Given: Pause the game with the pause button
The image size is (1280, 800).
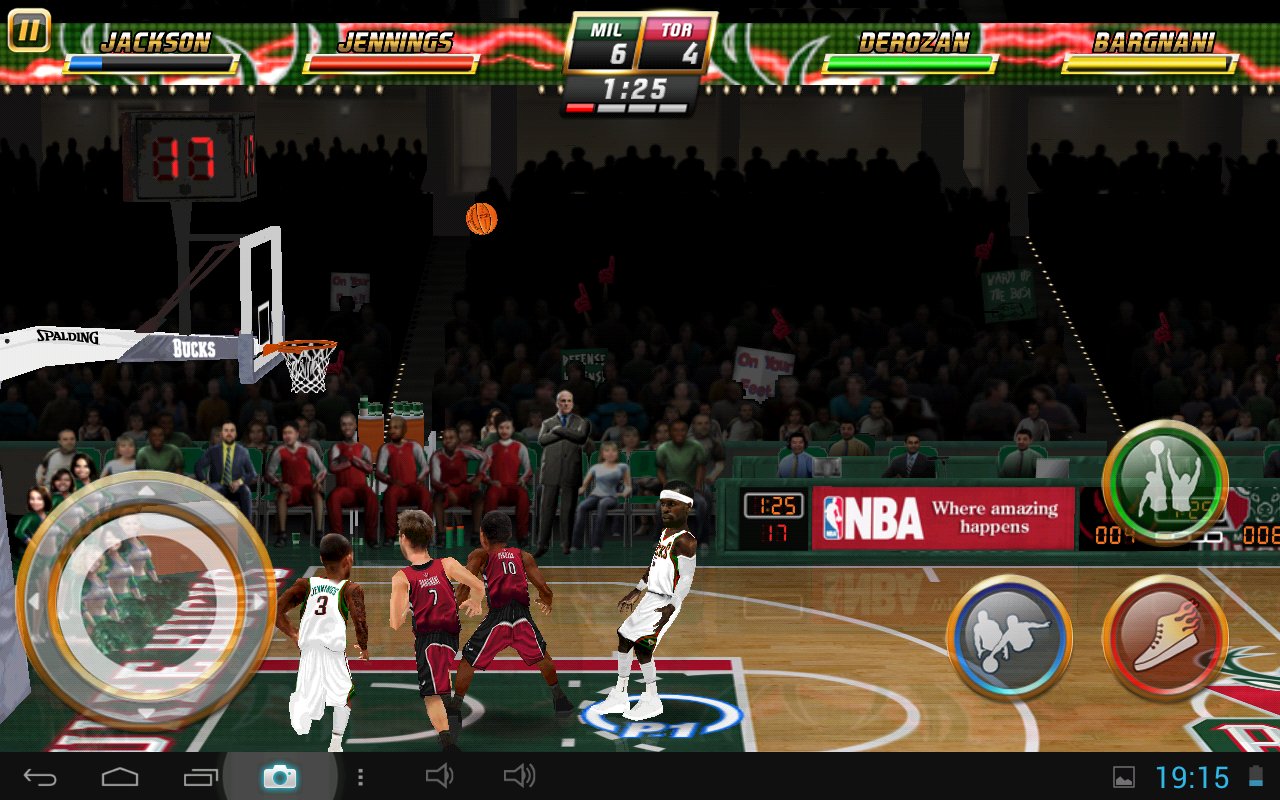Looking at the screenshot, I should click(29, 31).
